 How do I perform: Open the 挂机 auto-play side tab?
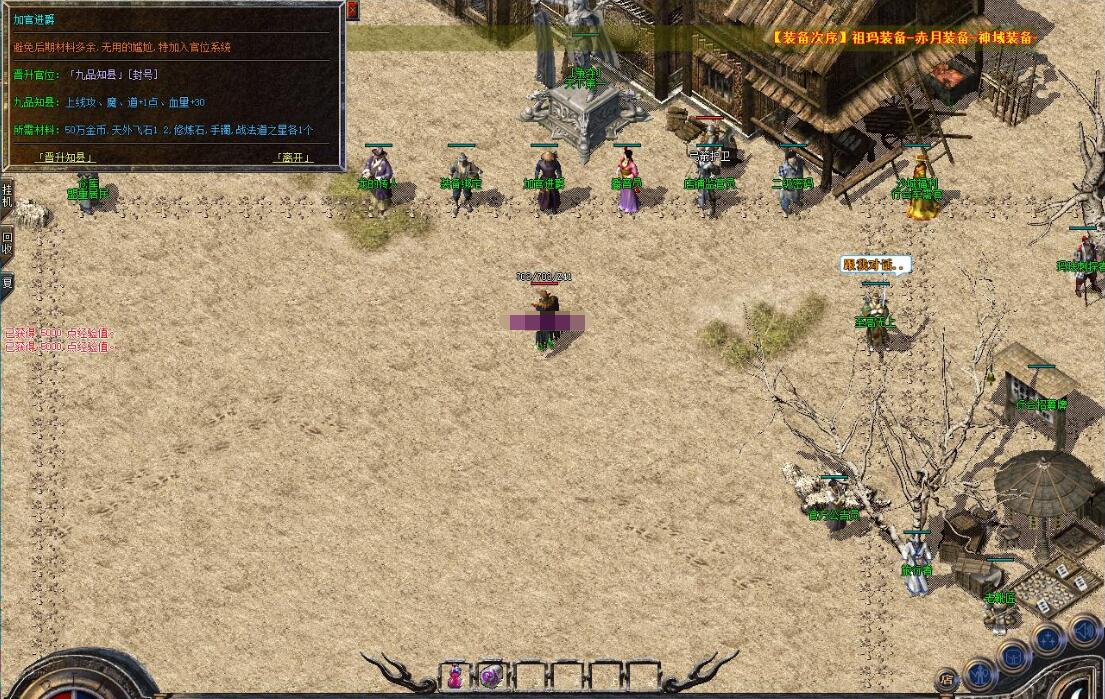coord(7,195)
